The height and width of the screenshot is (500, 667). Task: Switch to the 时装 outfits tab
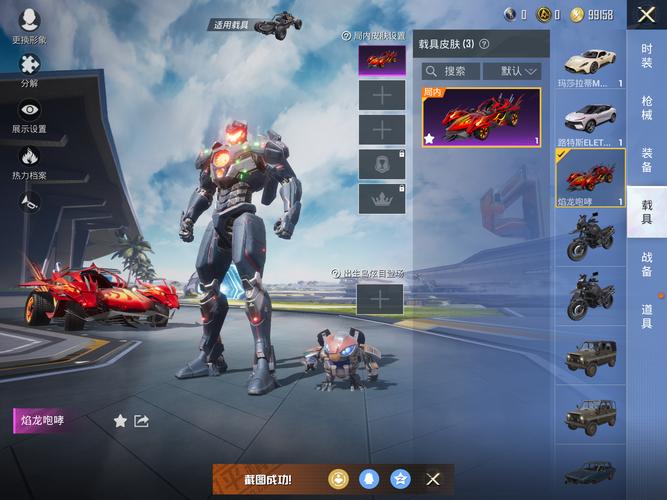[x=646, y=56]
